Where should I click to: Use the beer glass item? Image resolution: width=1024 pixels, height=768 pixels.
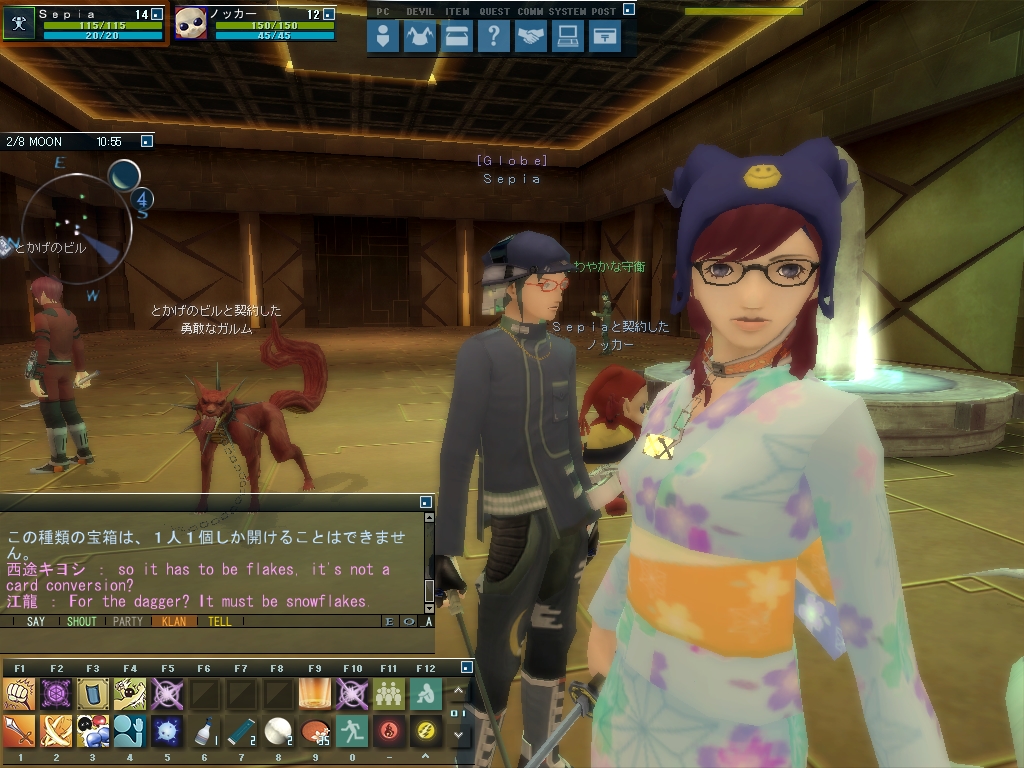[315, 694]
